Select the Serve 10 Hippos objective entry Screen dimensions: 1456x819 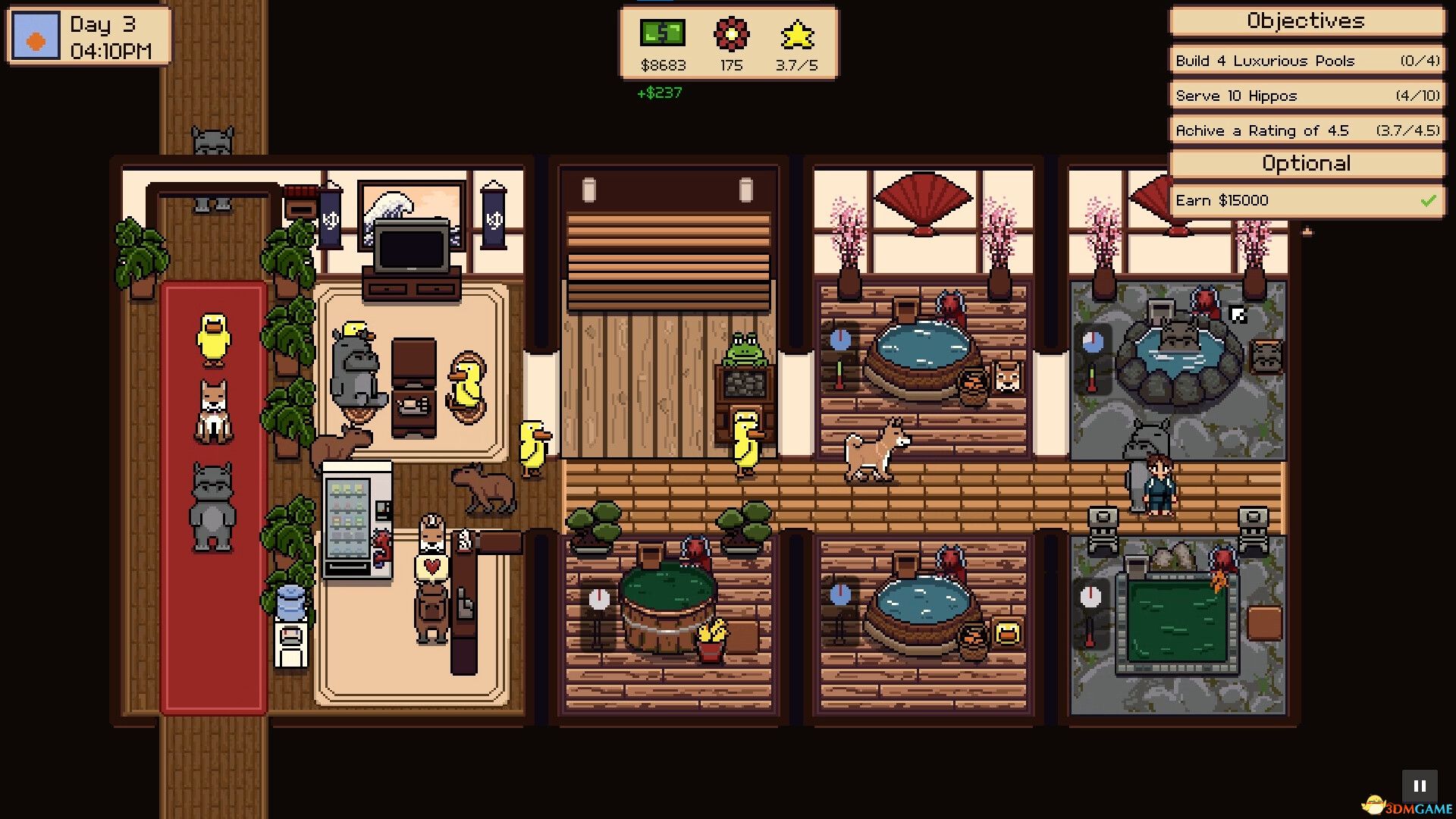pos(1305,95)
